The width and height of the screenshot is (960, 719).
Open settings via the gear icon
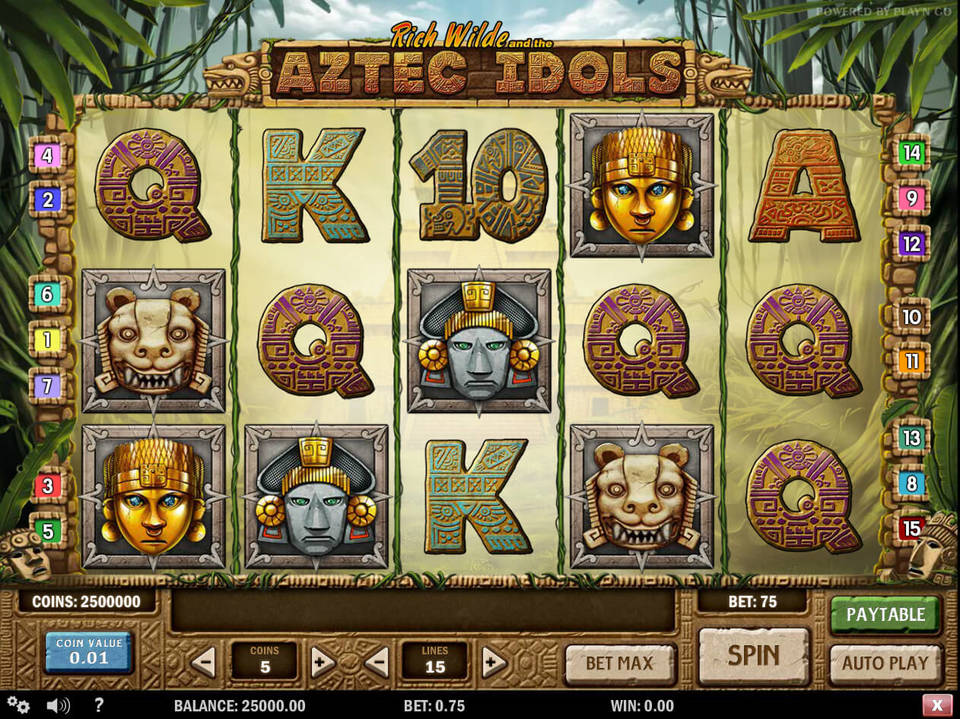18,705
